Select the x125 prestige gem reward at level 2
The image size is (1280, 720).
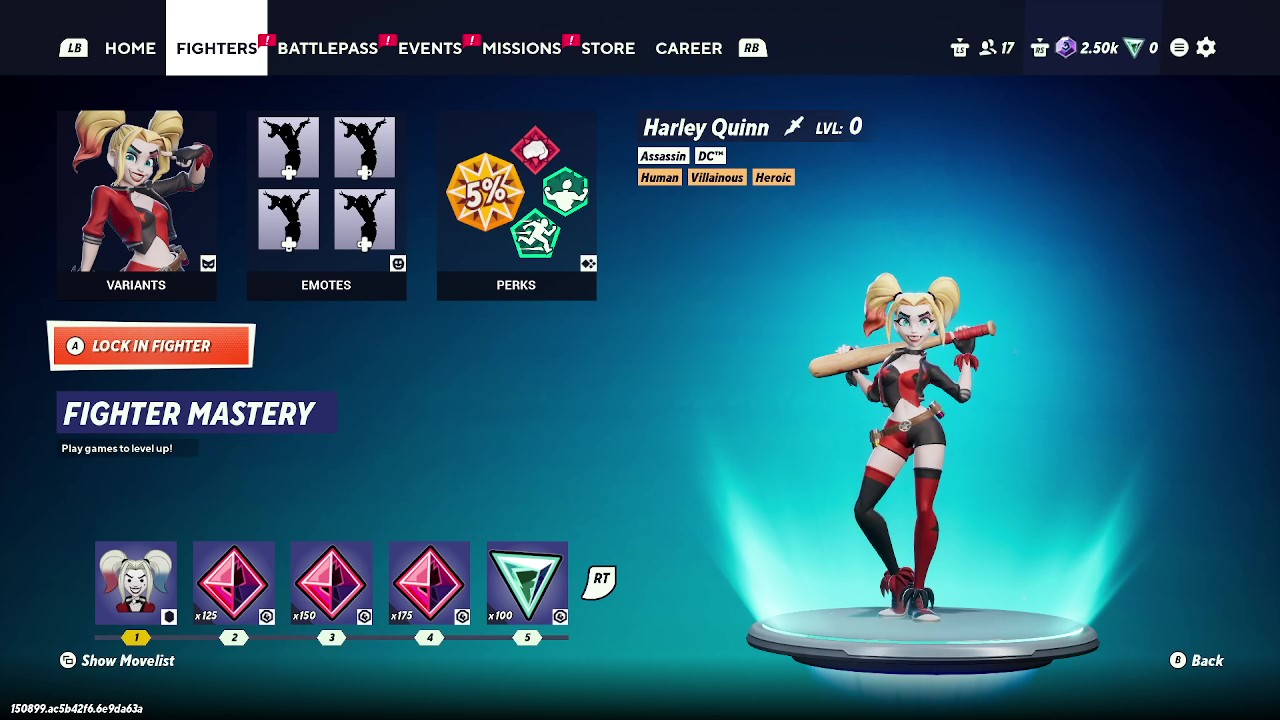point(234,582)
